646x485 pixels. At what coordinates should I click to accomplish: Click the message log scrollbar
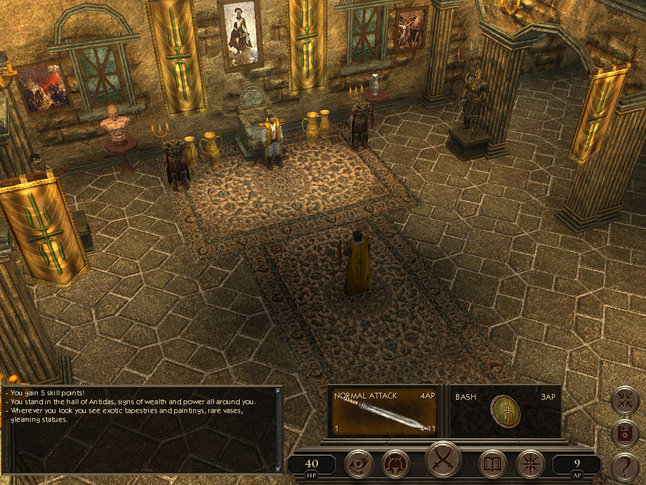279,428
